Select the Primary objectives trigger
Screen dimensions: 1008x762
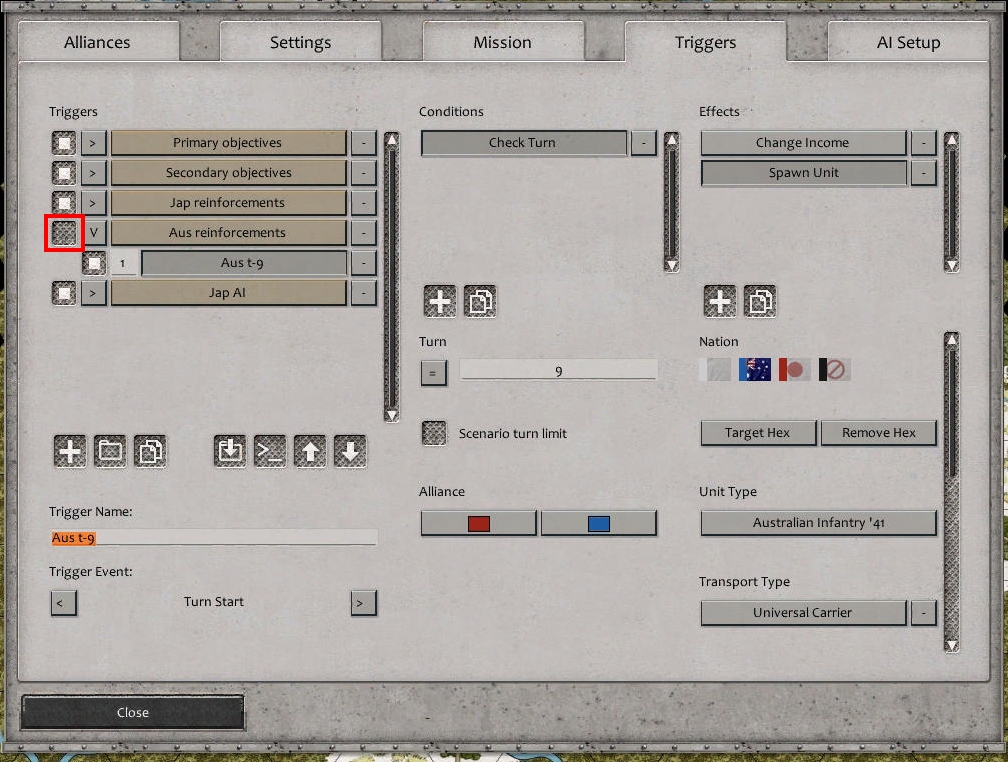(x=228, y=143)
